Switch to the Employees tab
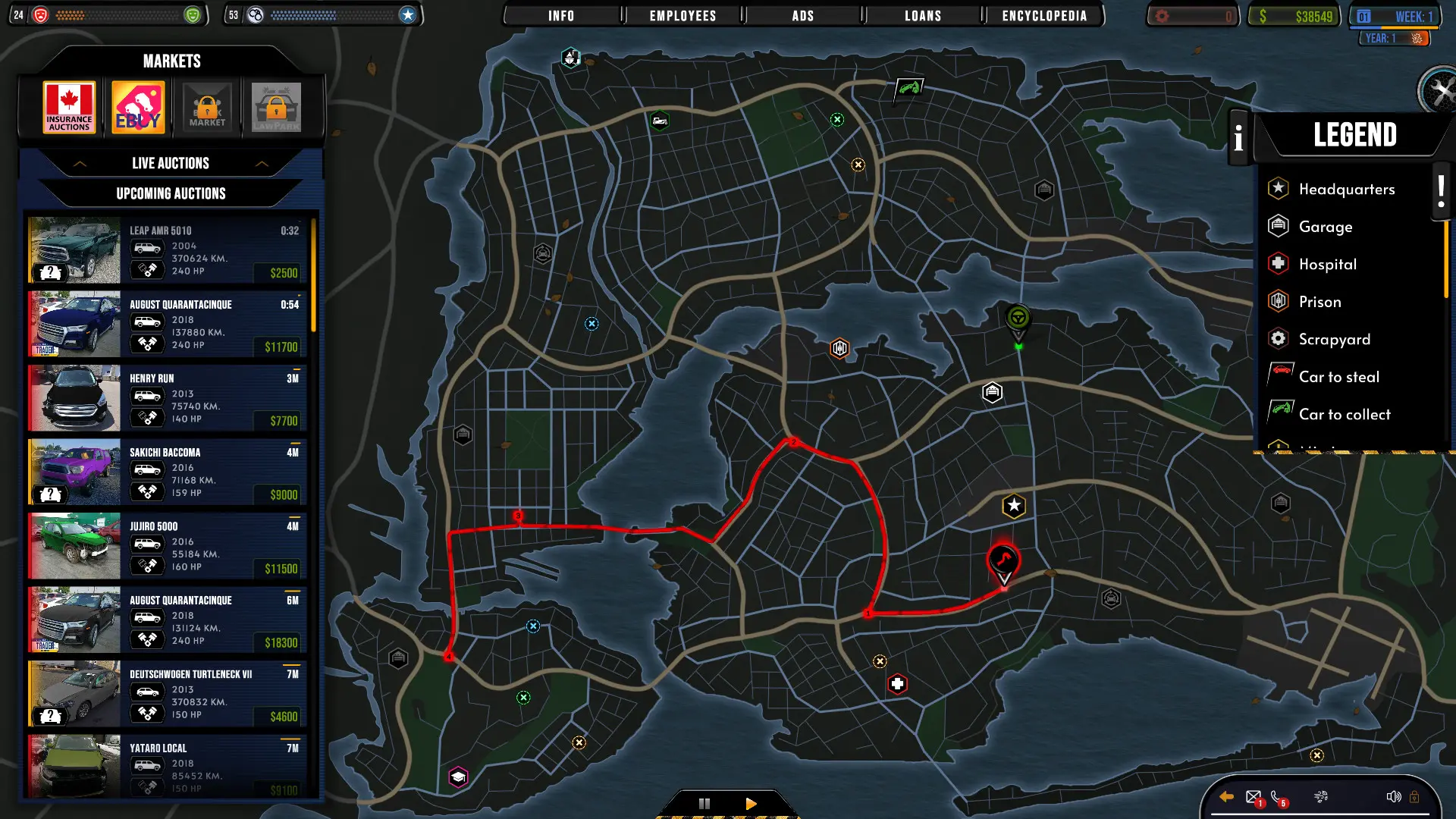 coord(680,15)
